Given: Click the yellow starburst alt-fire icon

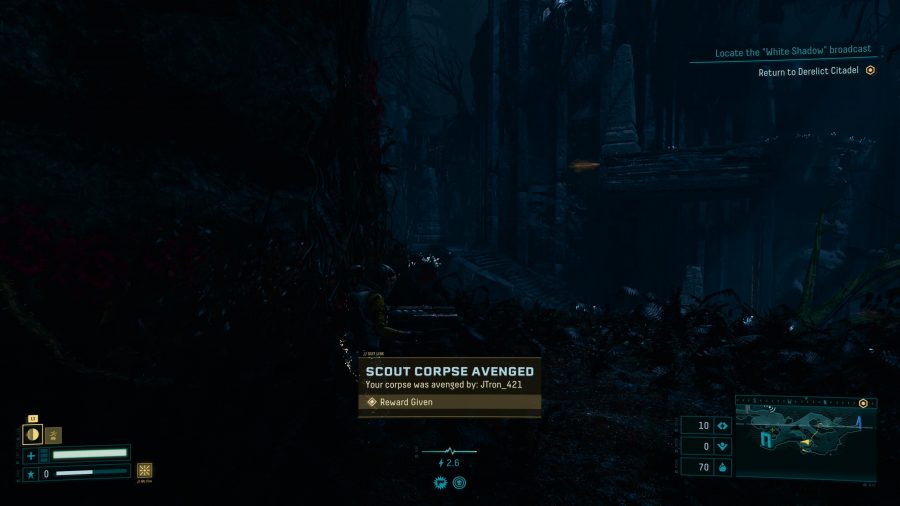Looking at the screenshot, I should [x=145, y=470].
